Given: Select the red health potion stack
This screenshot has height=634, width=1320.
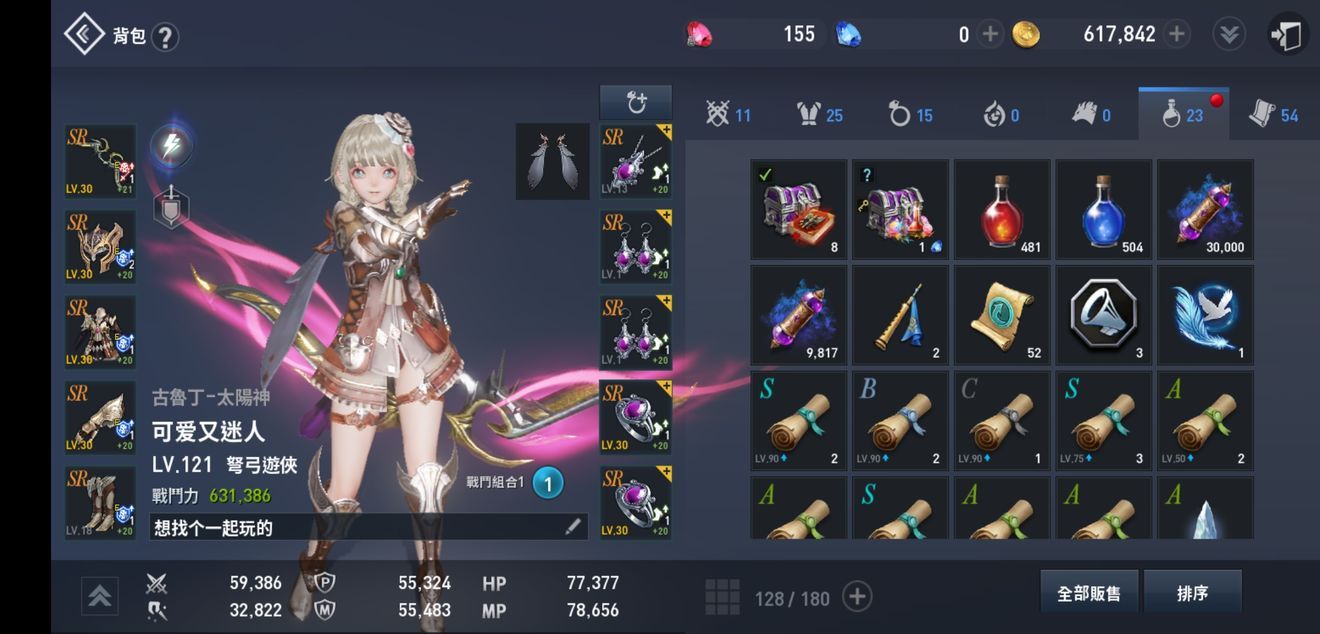Looking at the screenshot, I should coord(1002,209).
